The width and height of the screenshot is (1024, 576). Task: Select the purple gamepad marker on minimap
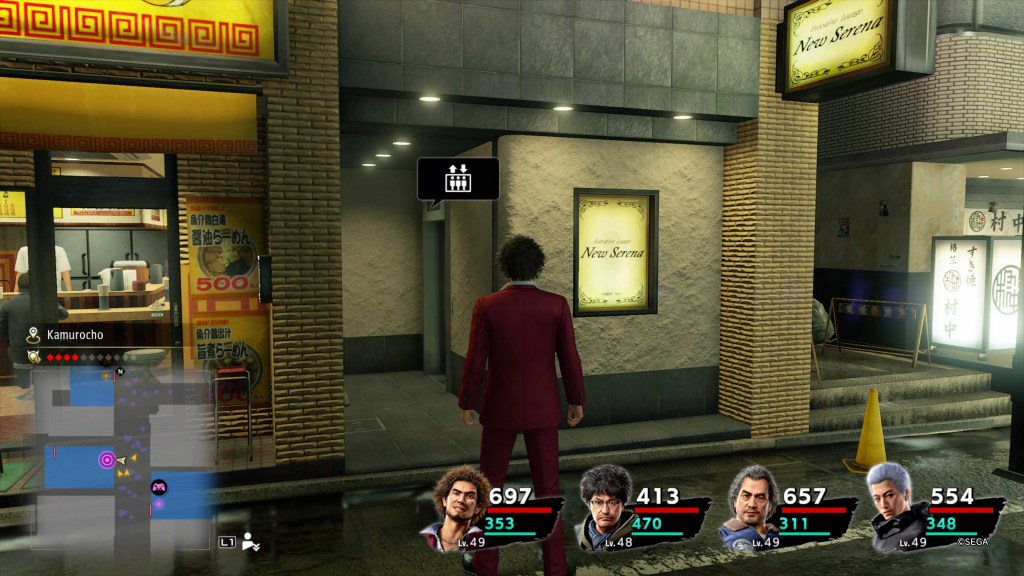pyautogui.click(x=158, y=488)
